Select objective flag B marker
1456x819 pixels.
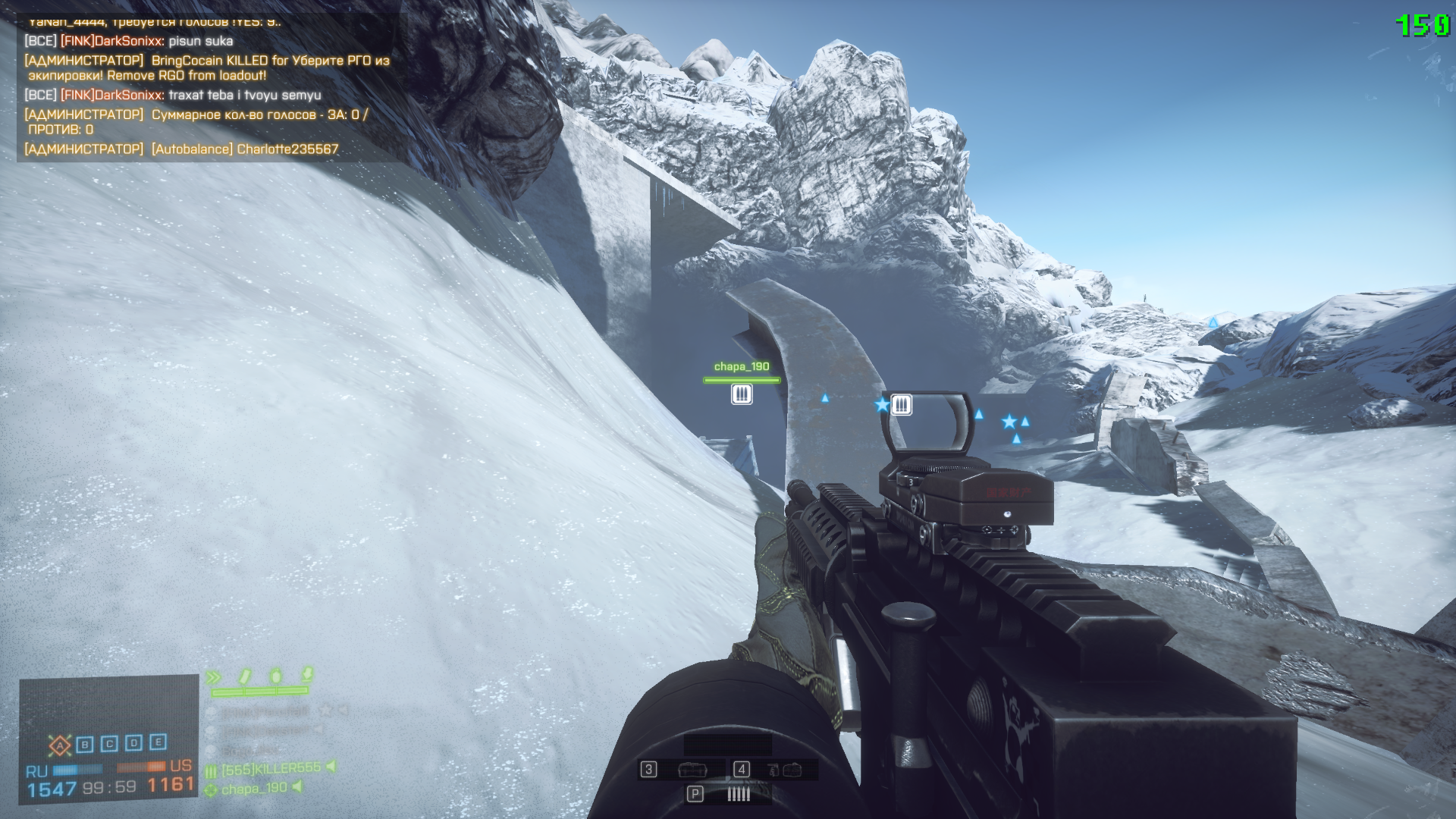click(85, 745)
